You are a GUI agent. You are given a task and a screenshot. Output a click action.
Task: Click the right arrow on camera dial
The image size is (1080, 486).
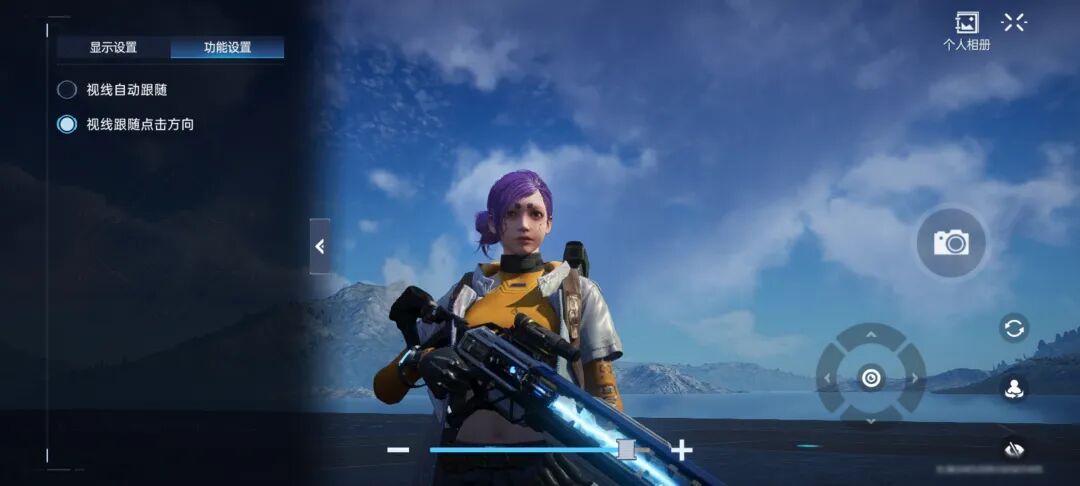(915, 378)
